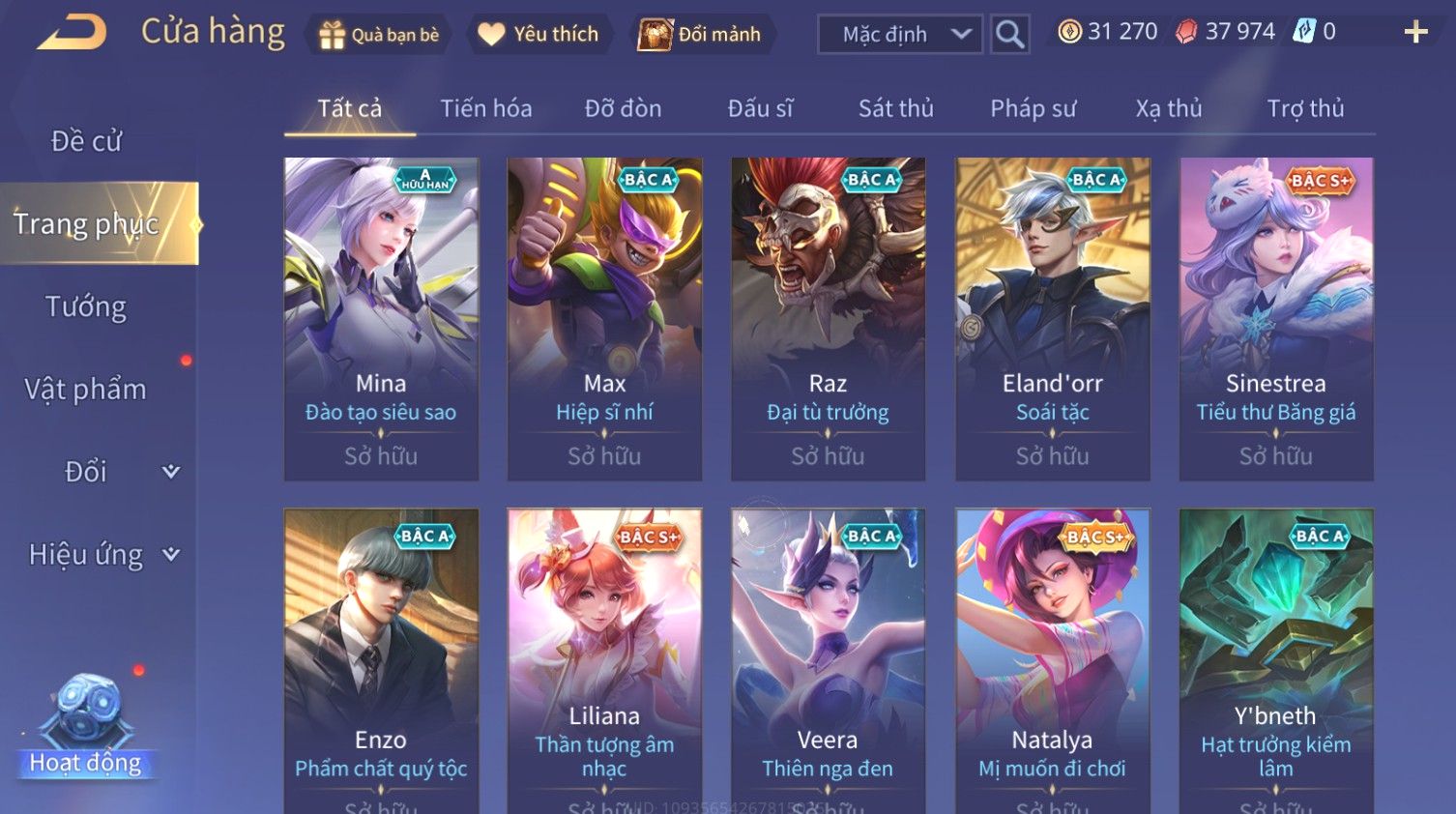Open the Yêu thích favorites list
This screenshot has width=1456, height=814.
click(x=539, y=35)
